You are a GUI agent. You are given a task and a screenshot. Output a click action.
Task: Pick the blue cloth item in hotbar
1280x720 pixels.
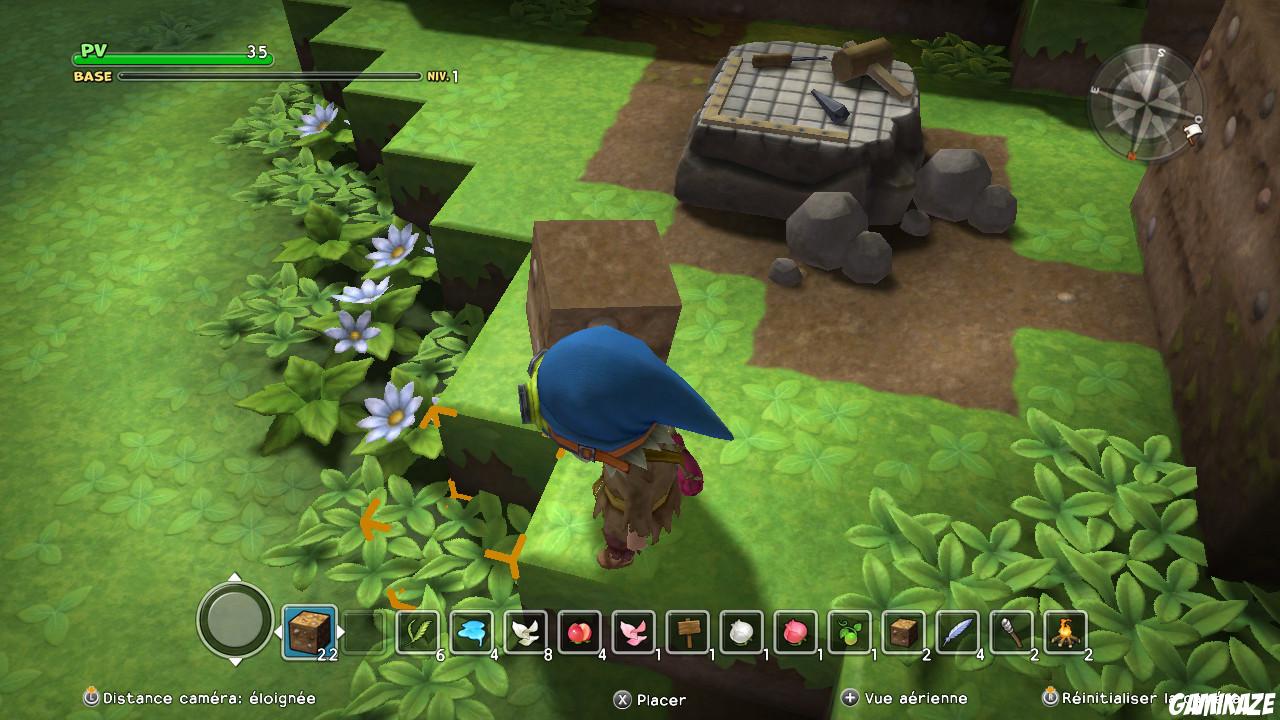point(470,633)
